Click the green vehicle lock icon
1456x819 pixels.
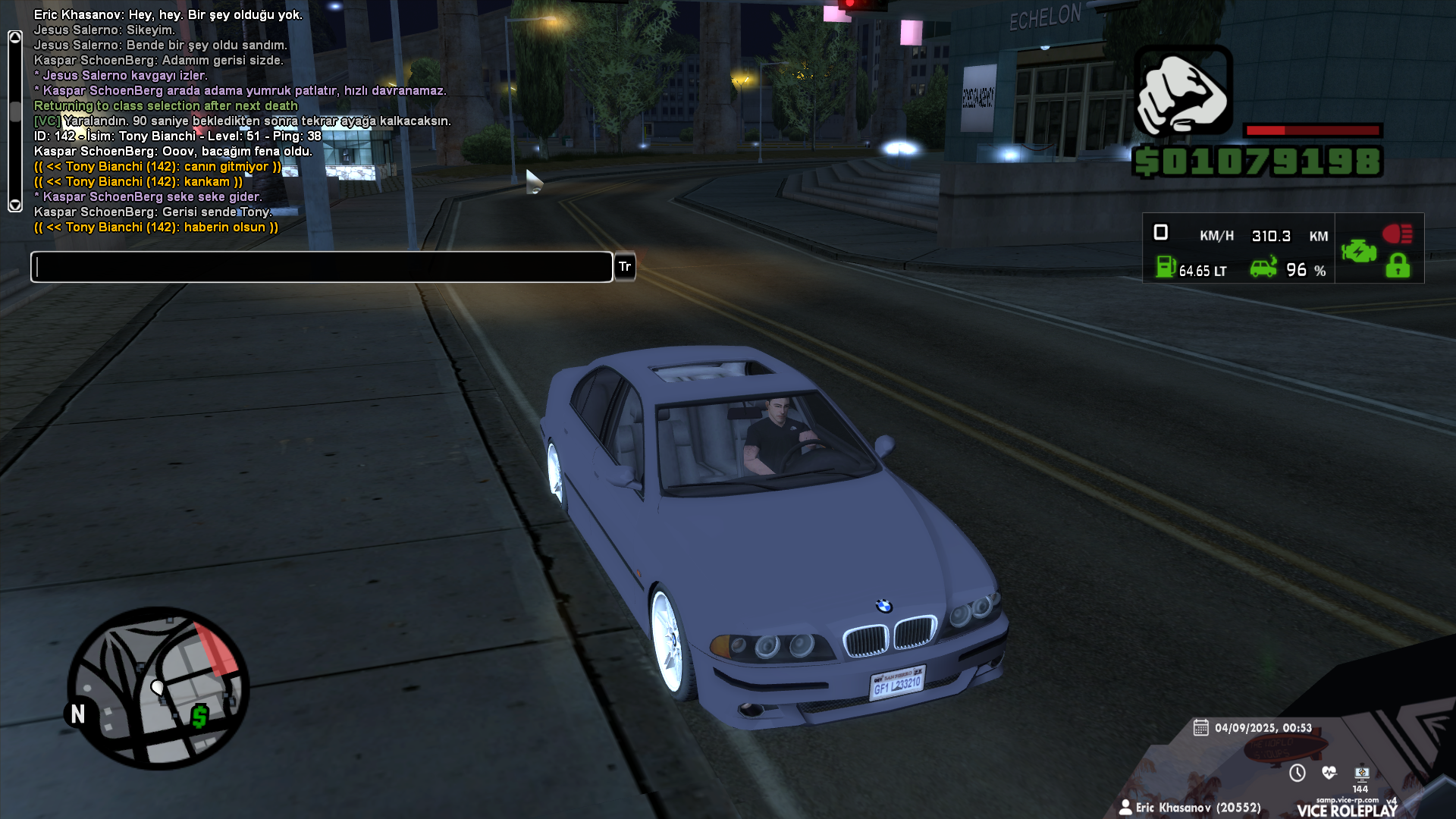tap(1398, 266)
